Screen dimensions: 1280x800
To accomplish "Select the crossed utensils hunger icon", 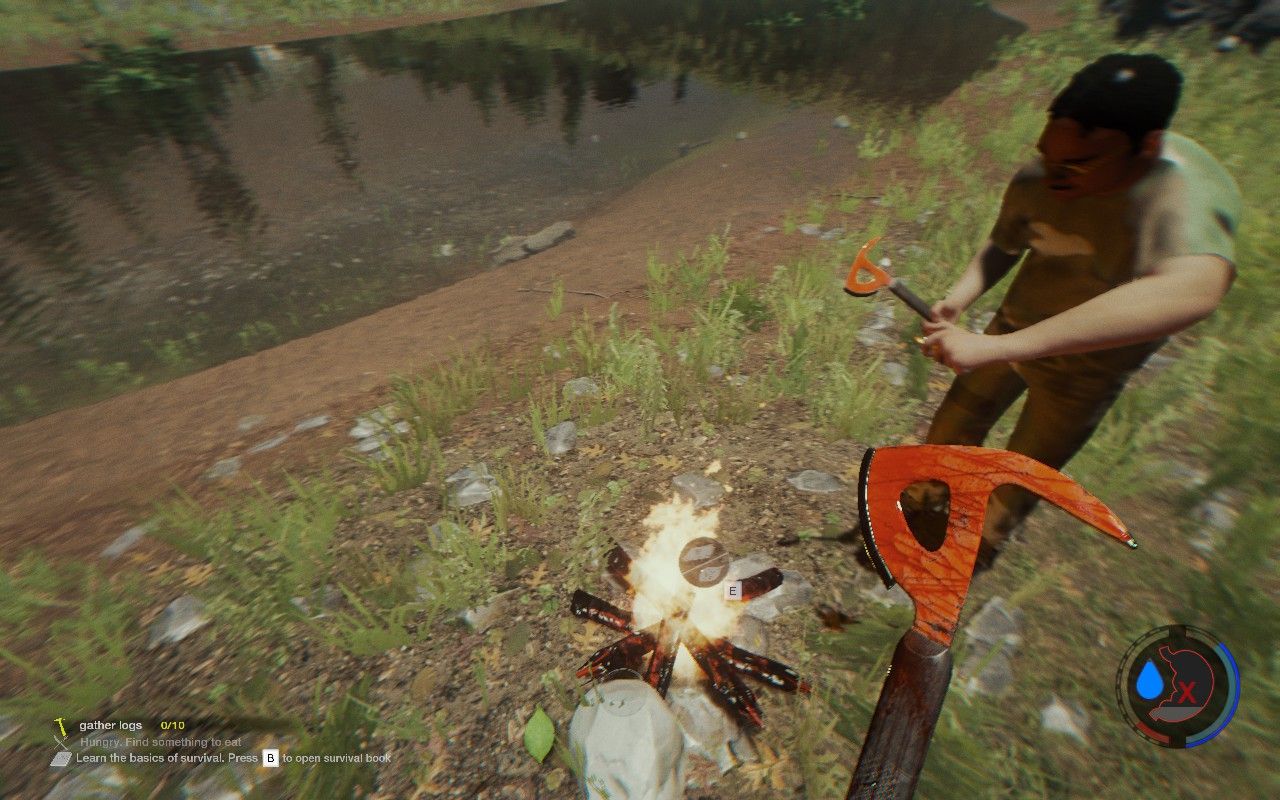I will tap(59, 742).
